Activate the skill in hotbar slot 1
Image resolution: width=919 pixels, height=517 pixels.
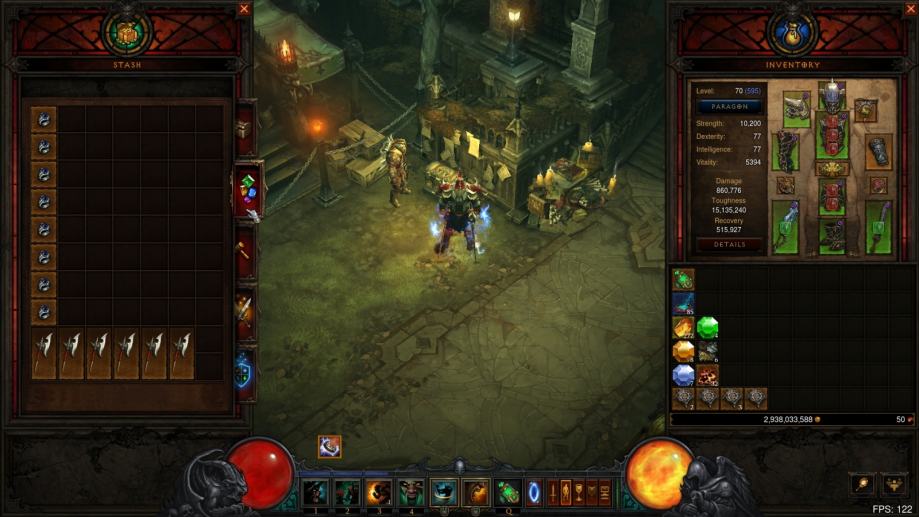(316, 492)
